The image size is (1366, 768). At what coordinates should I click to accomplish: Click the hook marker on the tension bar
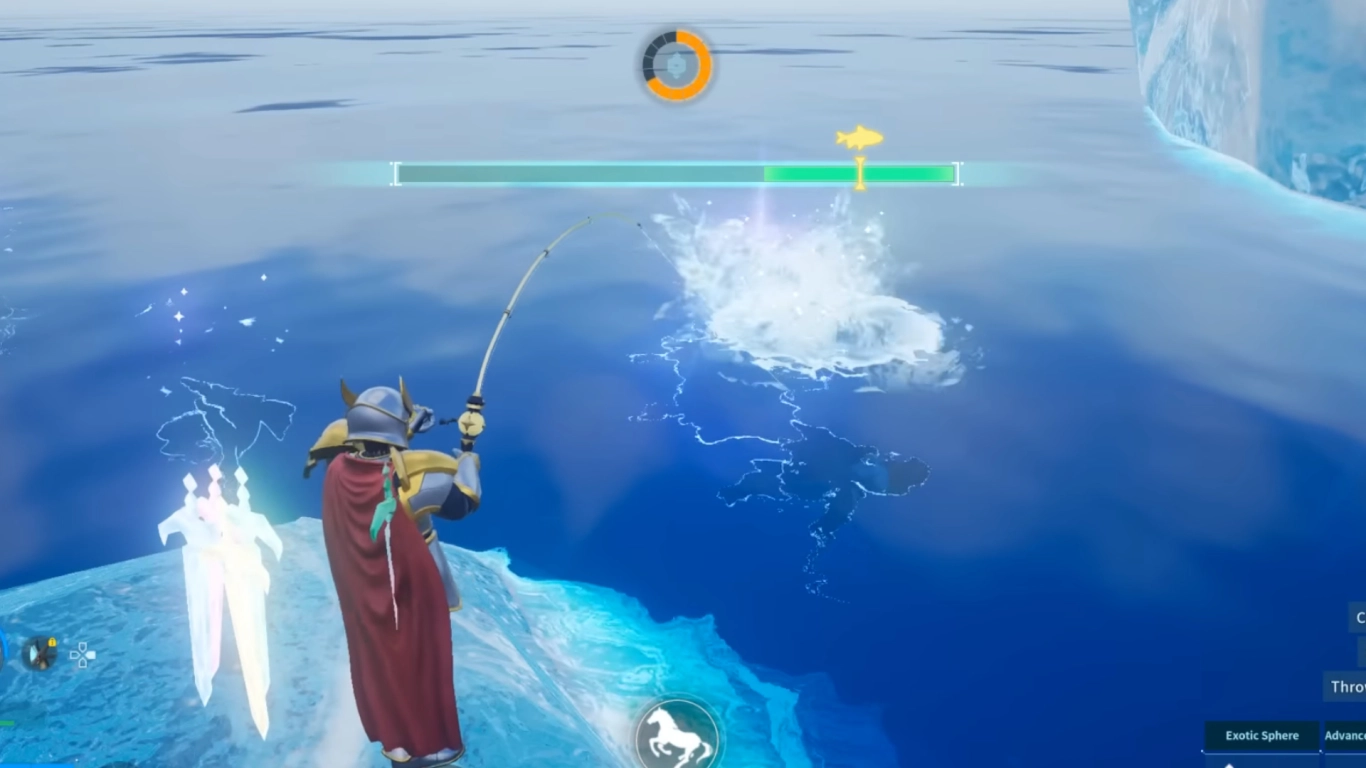858,174
